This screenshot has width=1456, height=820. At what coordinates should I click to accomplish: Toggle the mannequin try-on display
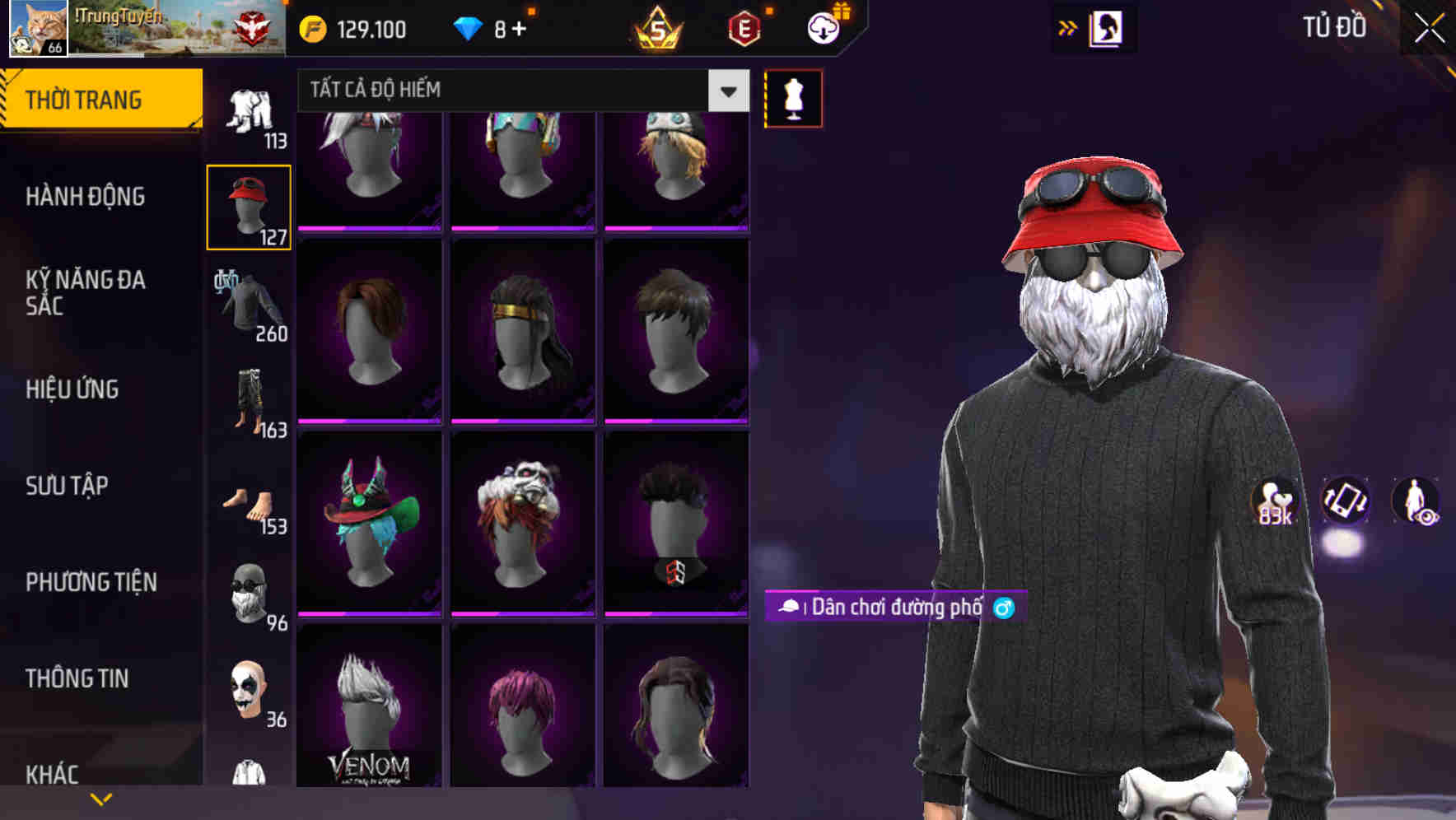point(793,98)
